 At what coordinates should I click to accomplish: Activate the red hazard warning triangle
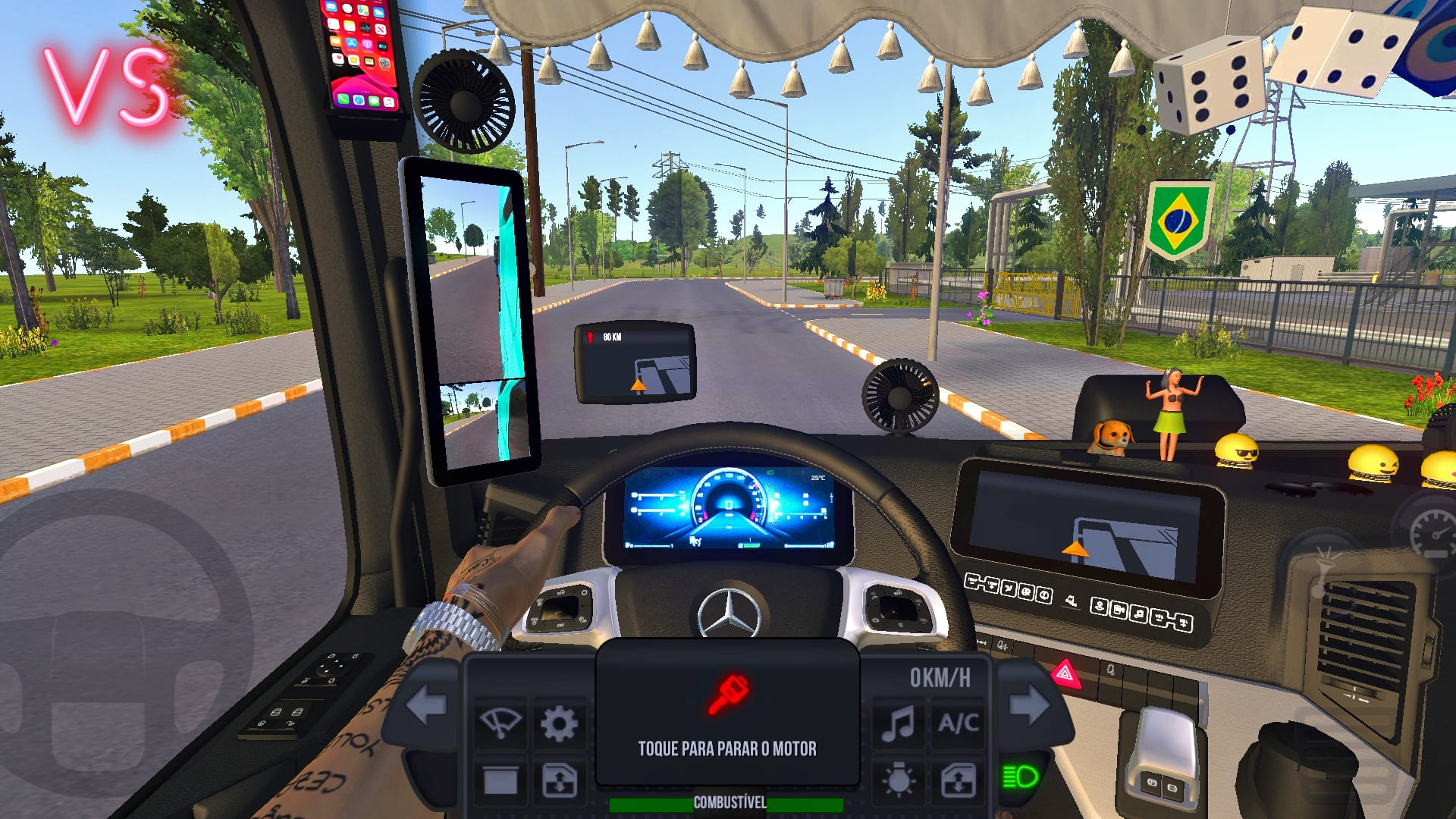(x=1065, y=673)
